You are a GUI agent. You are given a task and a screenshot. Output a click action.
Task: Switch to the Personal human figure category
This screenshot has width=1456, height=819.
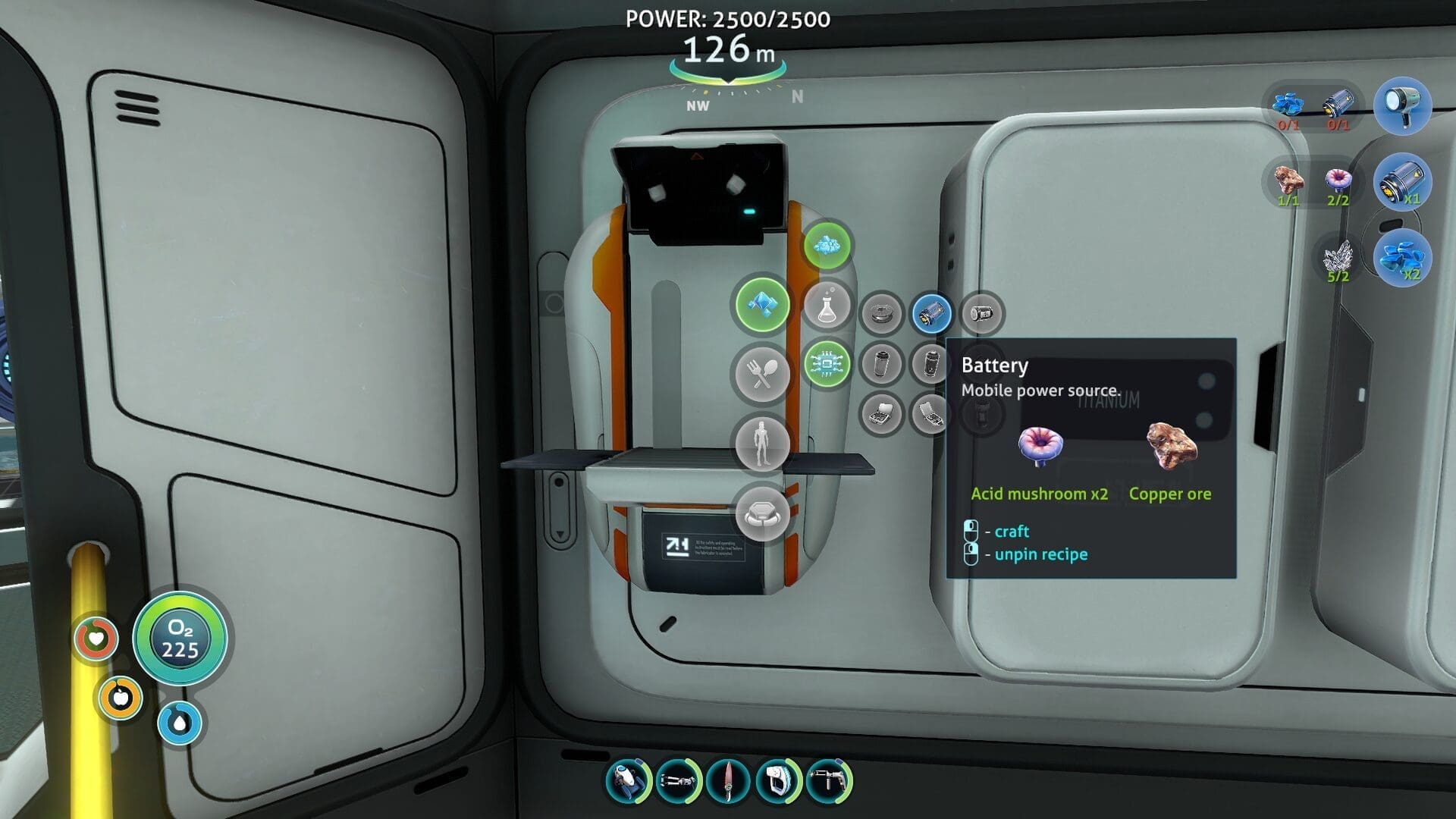[762, 444]
